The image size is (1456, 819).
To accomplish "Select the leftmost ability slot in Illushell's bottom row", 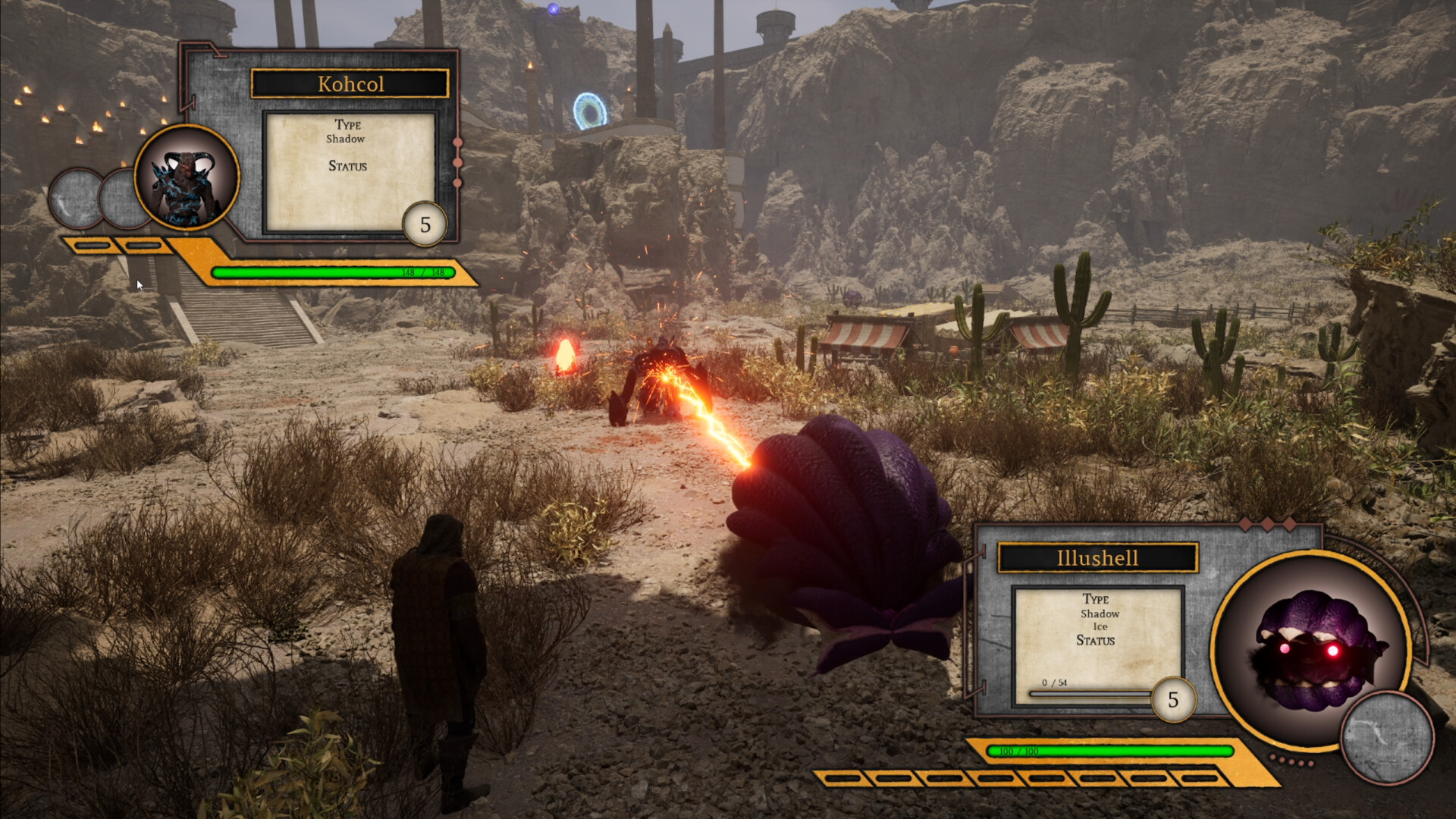I will (x=844, y=780).
